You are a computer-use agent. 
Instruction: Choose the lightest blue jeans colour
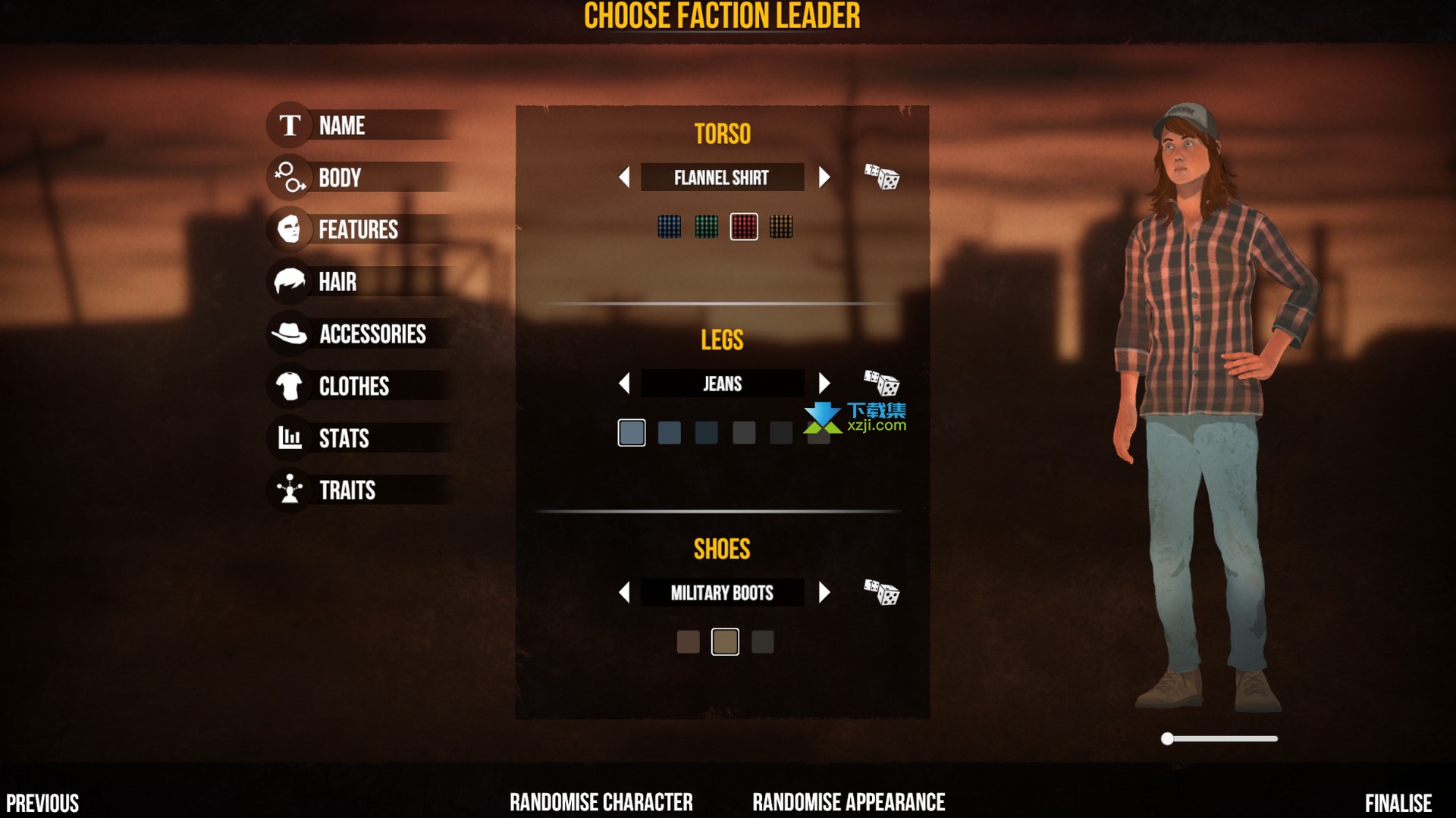631,433
